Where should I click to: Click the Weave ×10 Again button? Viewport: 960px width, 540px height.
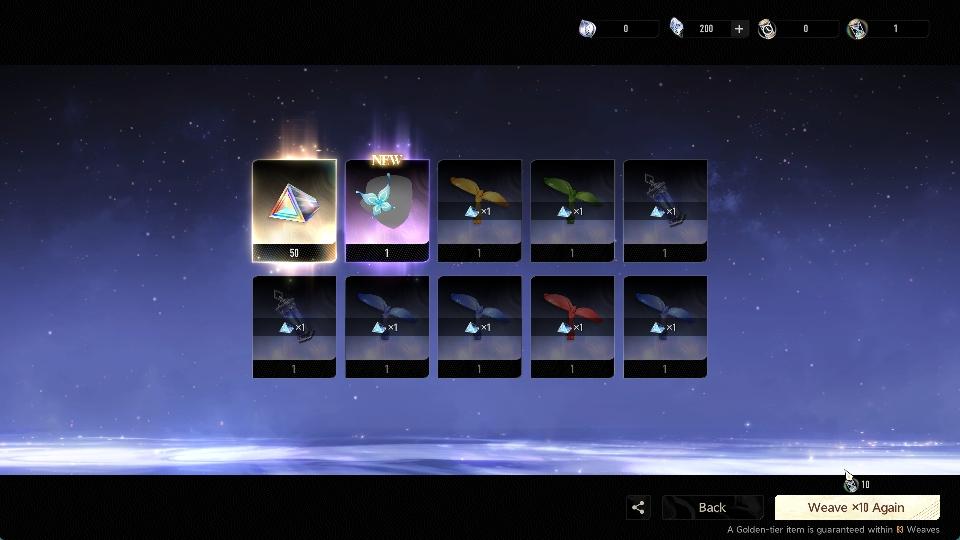tap(856, 507)
